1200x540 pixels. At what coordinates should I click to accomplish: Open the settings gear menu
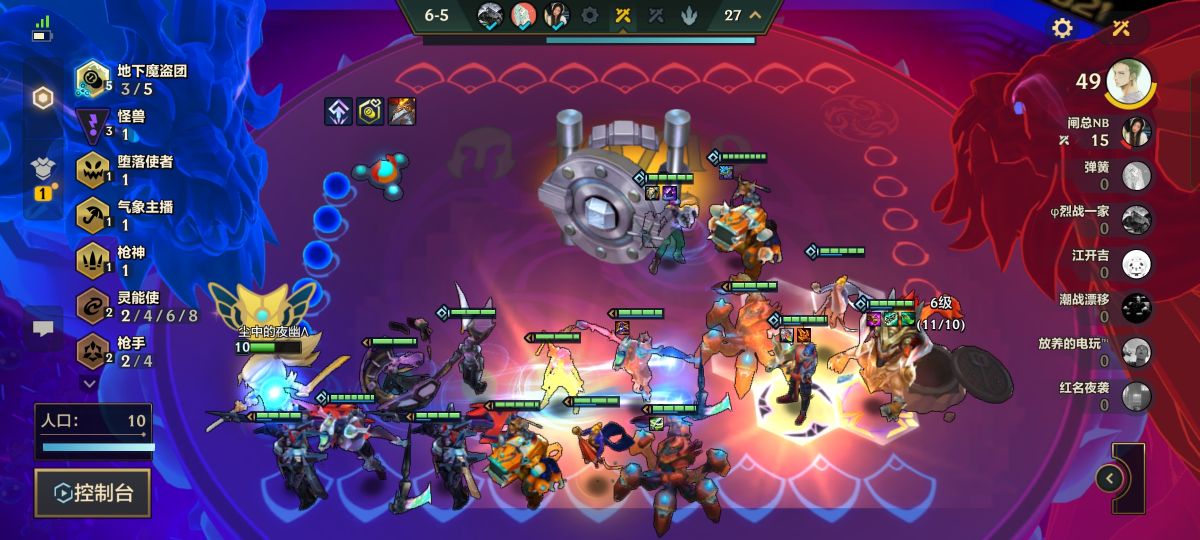pos(1062,28)
